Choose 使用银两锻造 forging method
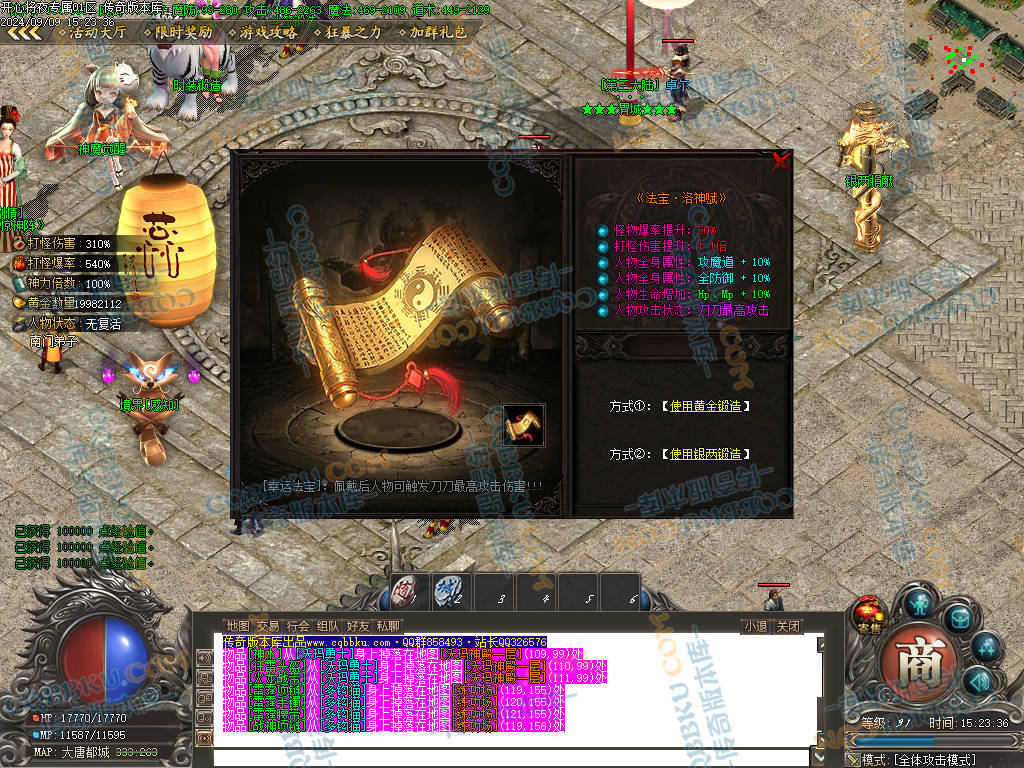The height and width of the screenshot is (768, 1024). [705, 454]
